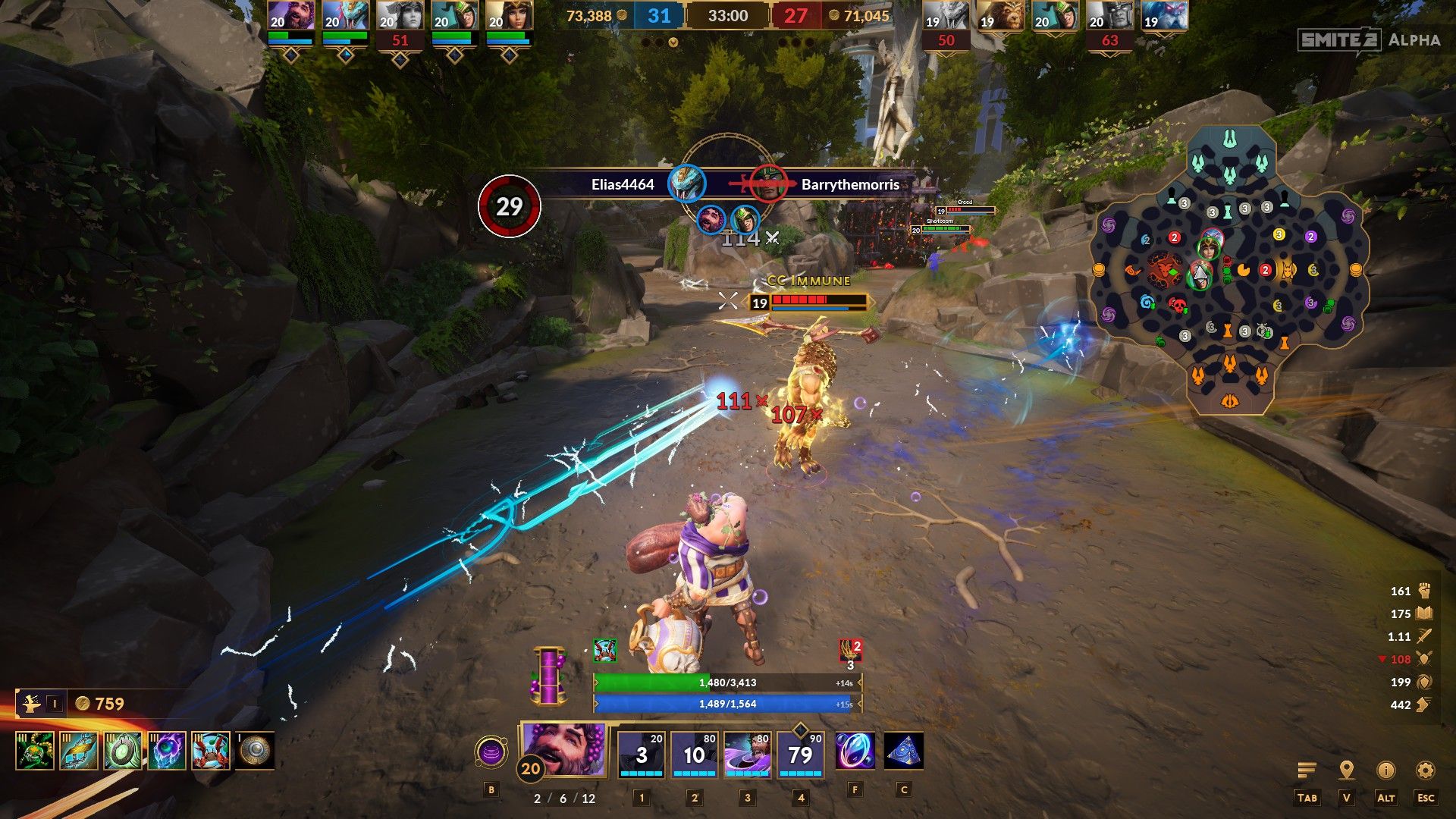Screen dimensions: 1456x819
Task: Activate the purple recall portal icon
Action: [491, 753]
